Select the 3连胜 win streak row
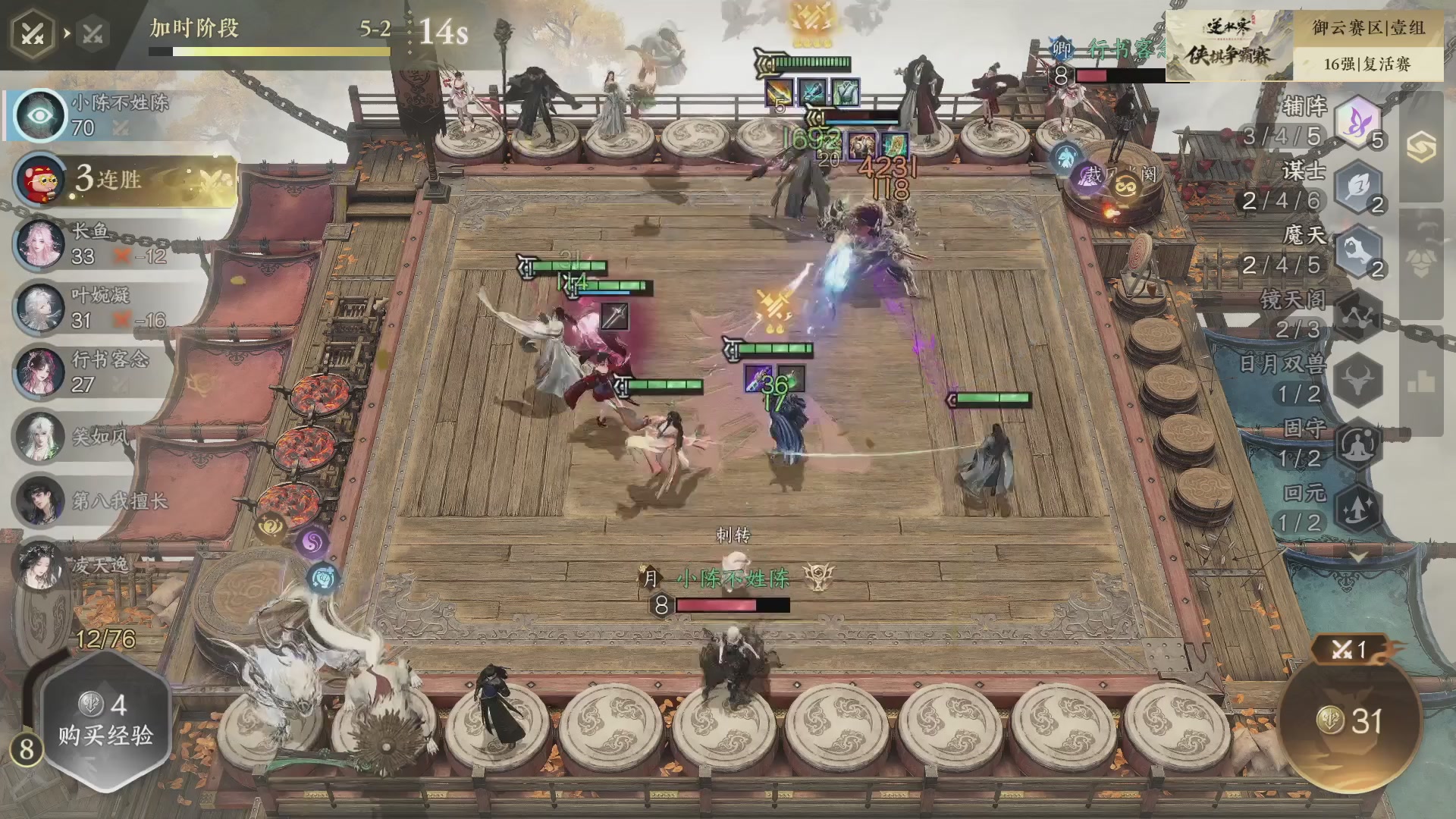 [125, 180]
